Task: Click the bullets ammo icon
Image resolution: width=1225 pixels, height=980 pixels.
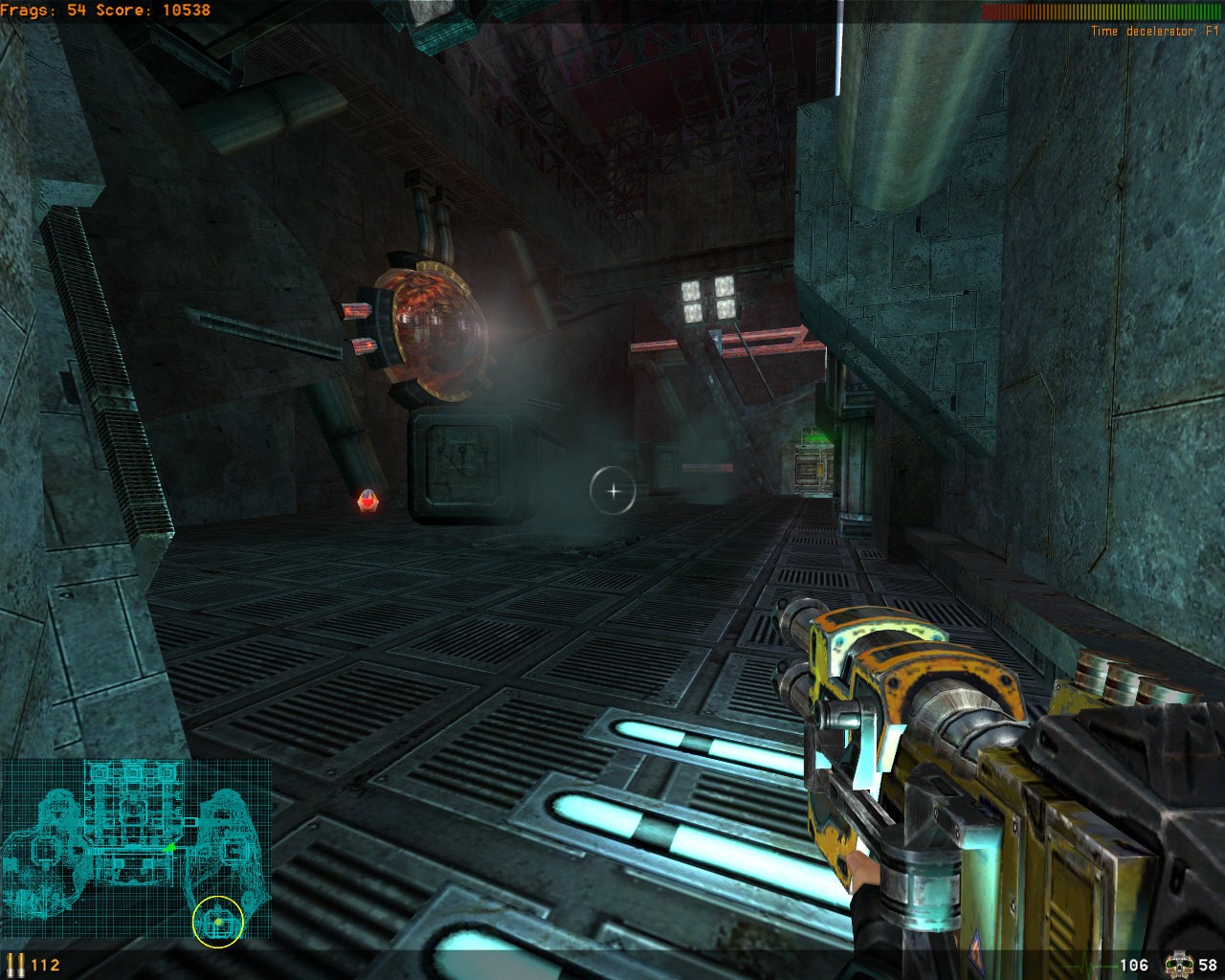Action: point(15,964)
